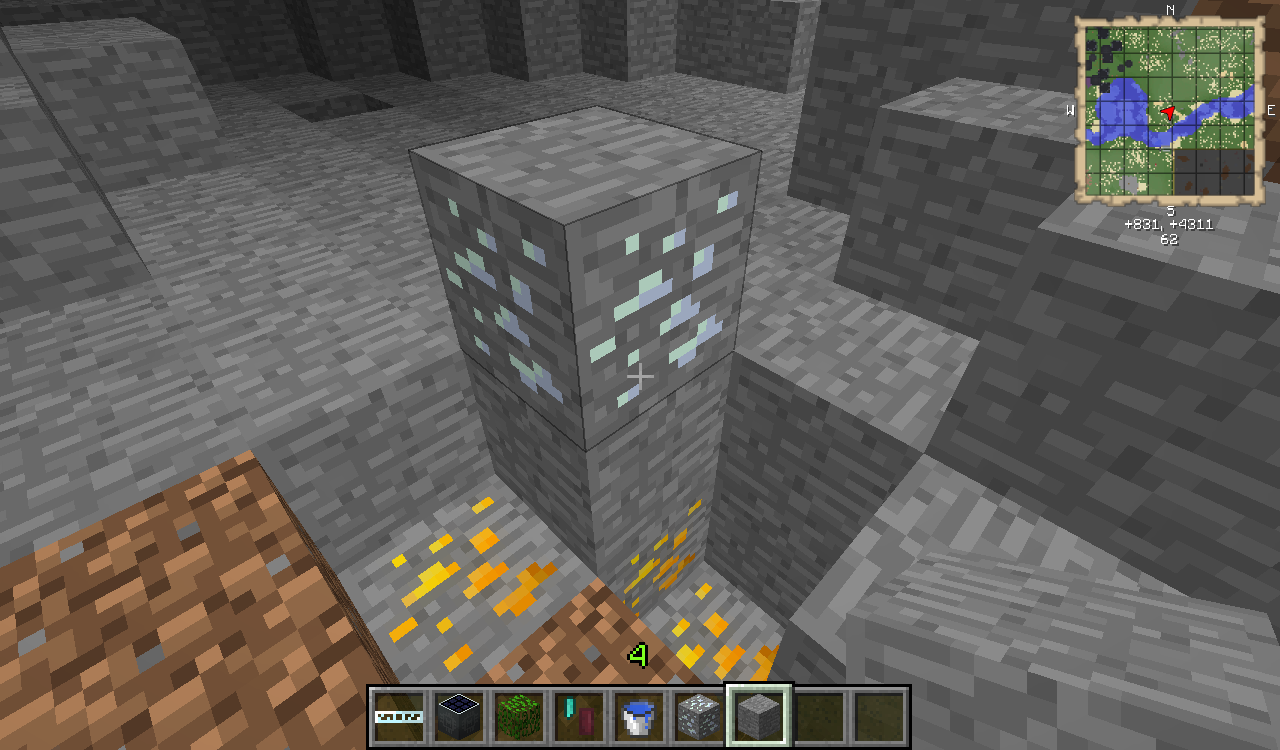Select the water bucket hotbar slot
The image size is (1280, 750).
point(638,716)
